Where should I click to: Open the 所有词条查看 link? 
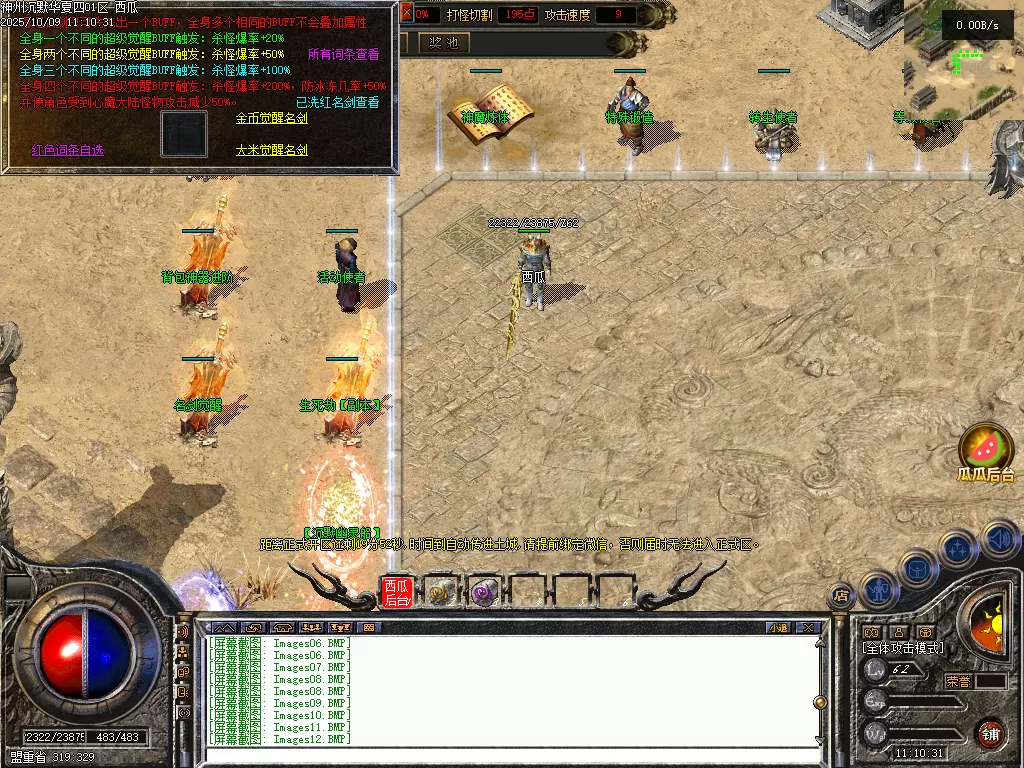point(343,54)
